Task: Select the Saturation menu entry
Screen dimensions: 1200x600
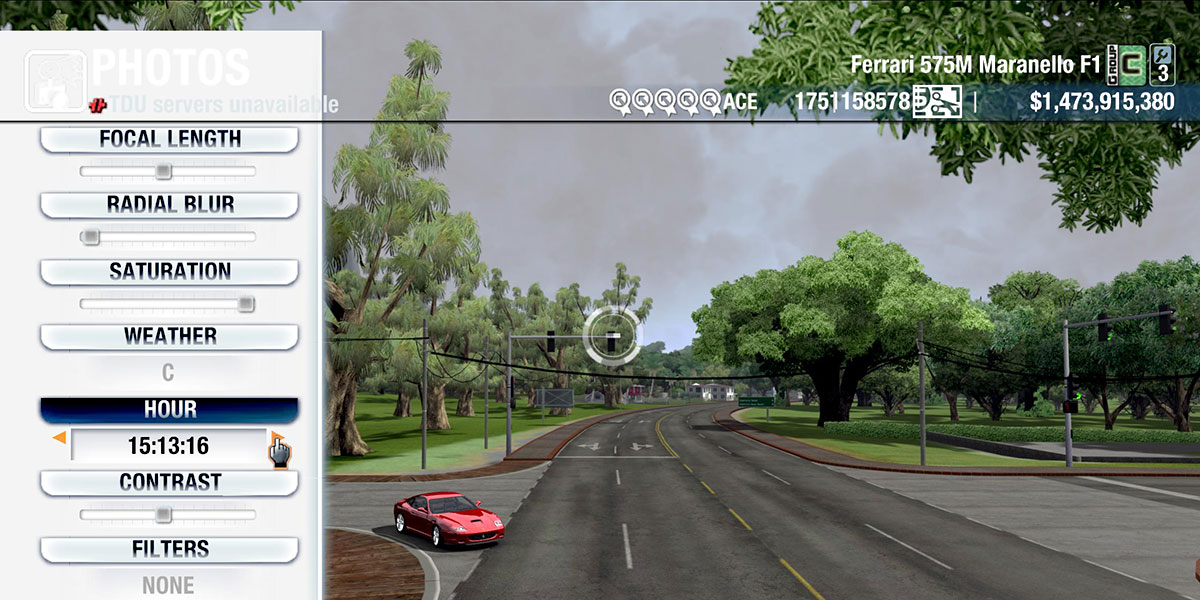Action: coord(169,272)
